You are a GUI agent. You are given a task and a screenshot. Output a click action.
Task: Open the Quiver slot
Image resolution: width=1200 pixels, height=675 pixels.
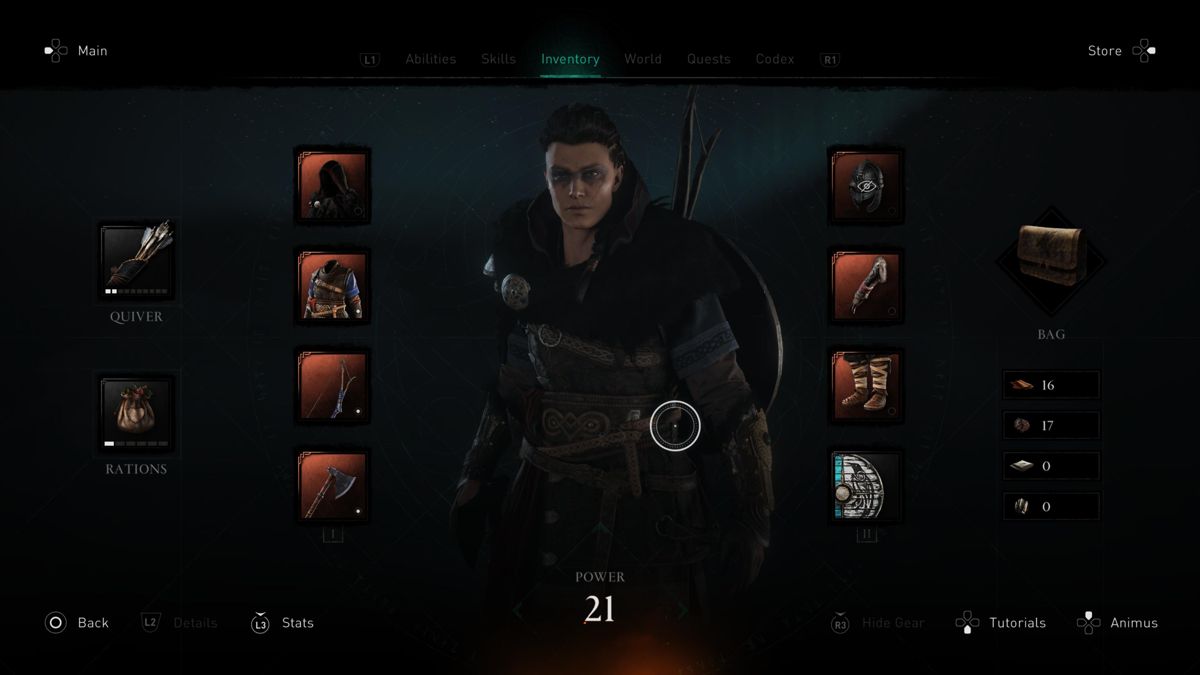tap(137, 261)
